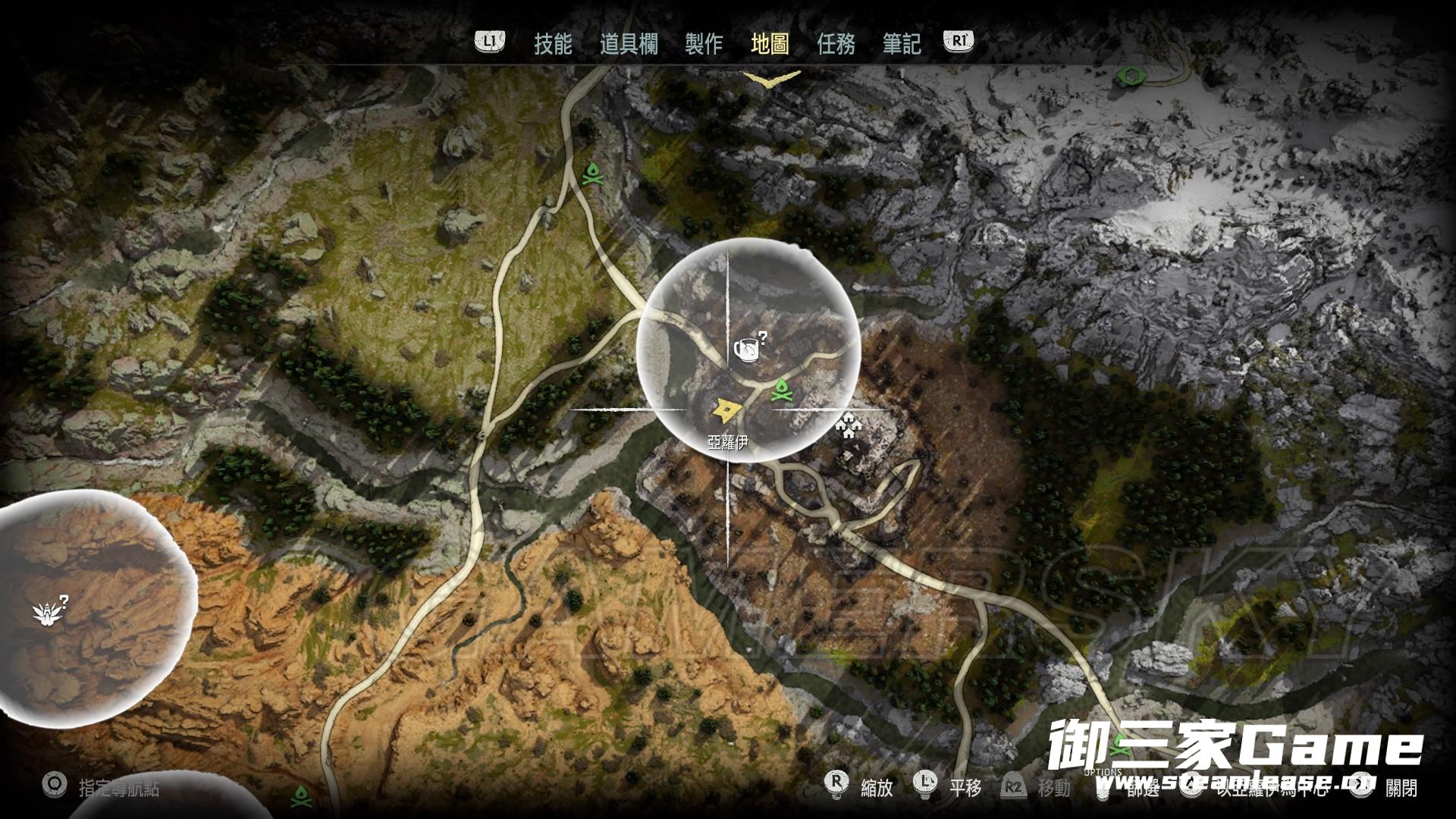
Task: Show the 任務 (Quests) tab
Action: (836, 44)
